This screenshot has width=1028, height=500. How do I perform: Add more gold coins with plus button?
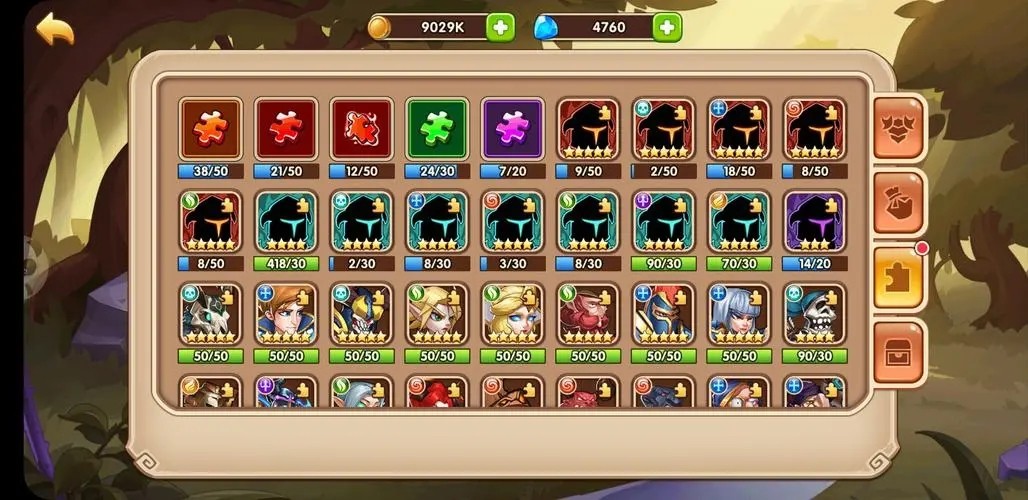501,27
